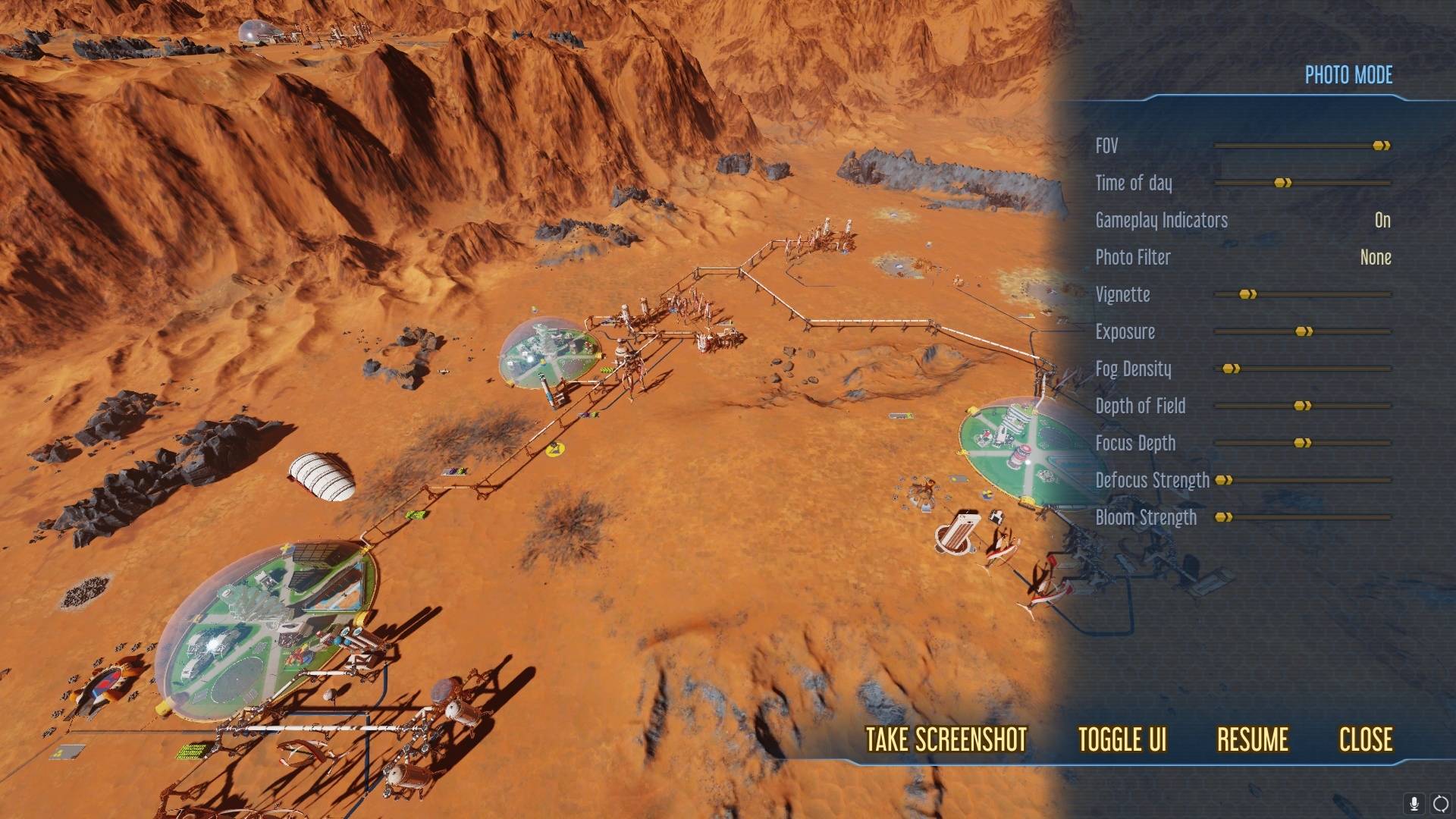Click the yellow alert icon near the right dome
Viewport: 1456px width, 819px height.
click(x=988, y=493)
